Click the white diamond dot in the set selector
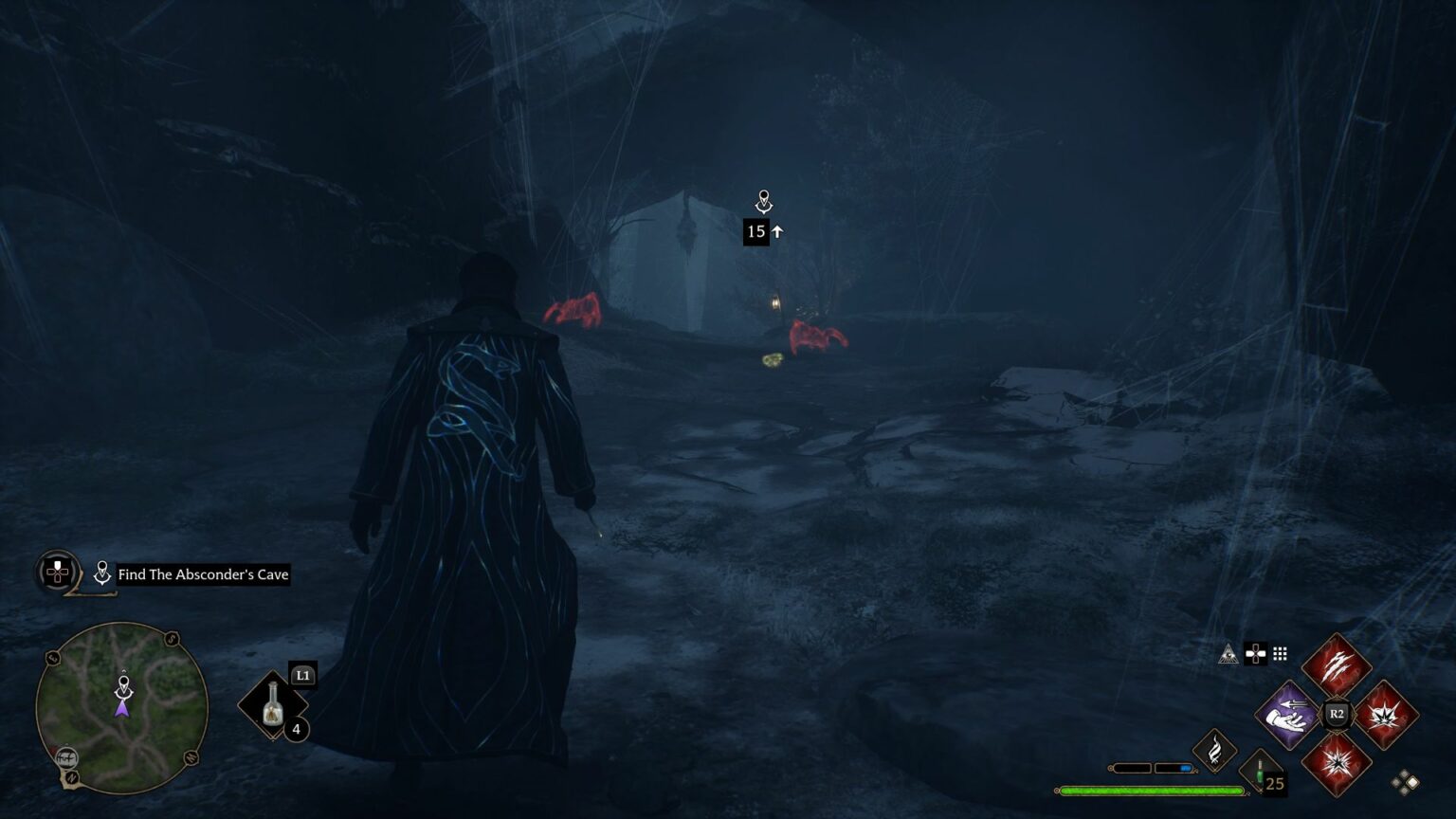Viewport: 1456px width, 819px height. point(1411,780)
